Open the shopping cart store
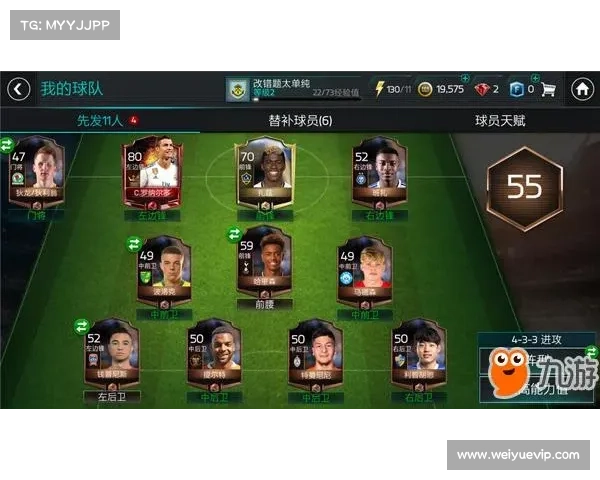The width and height of the screenshot is (600, 480). tap(549, 89)
